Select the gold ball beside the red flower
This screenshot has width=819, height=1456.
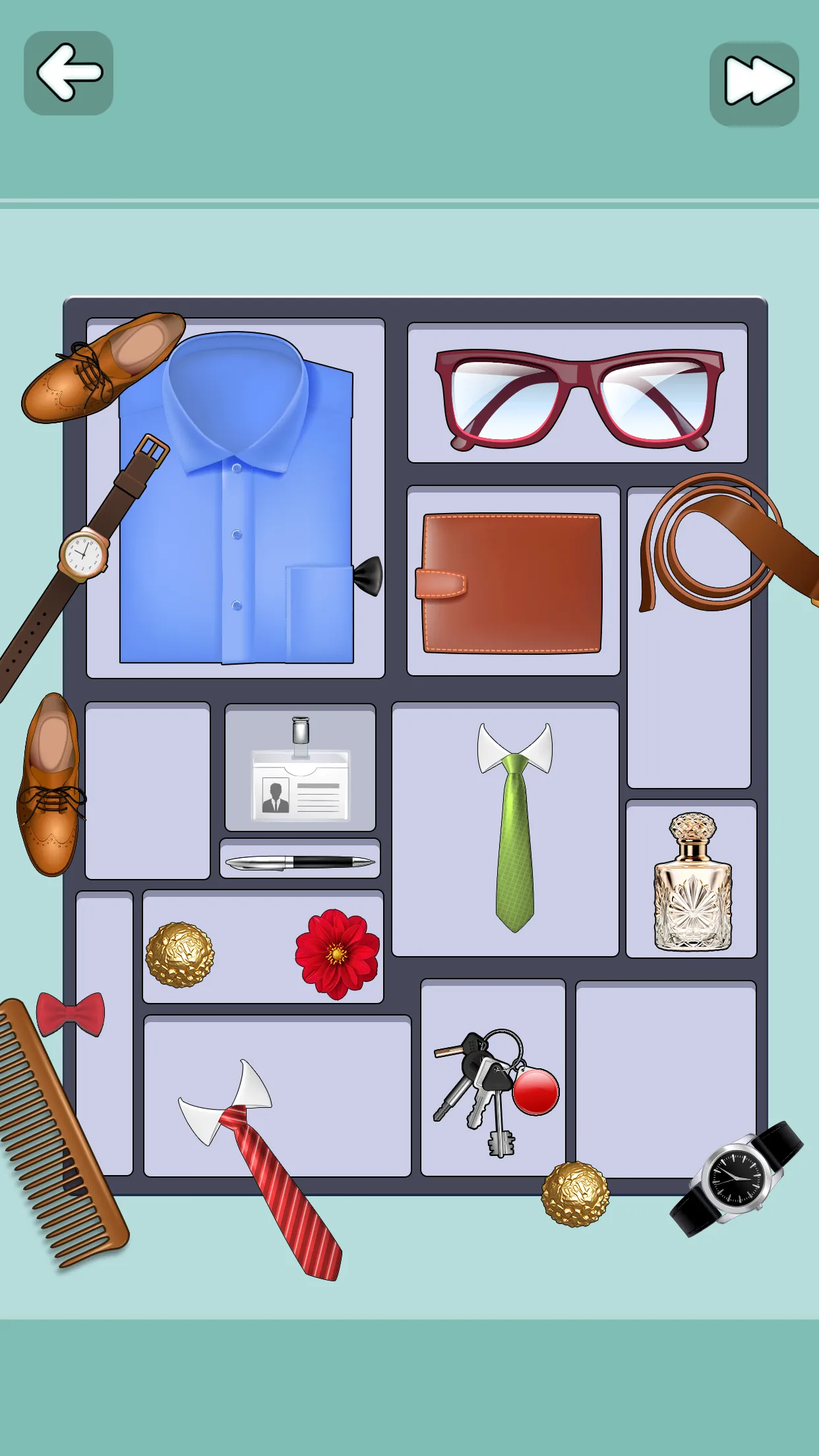(x=179, y=954)
